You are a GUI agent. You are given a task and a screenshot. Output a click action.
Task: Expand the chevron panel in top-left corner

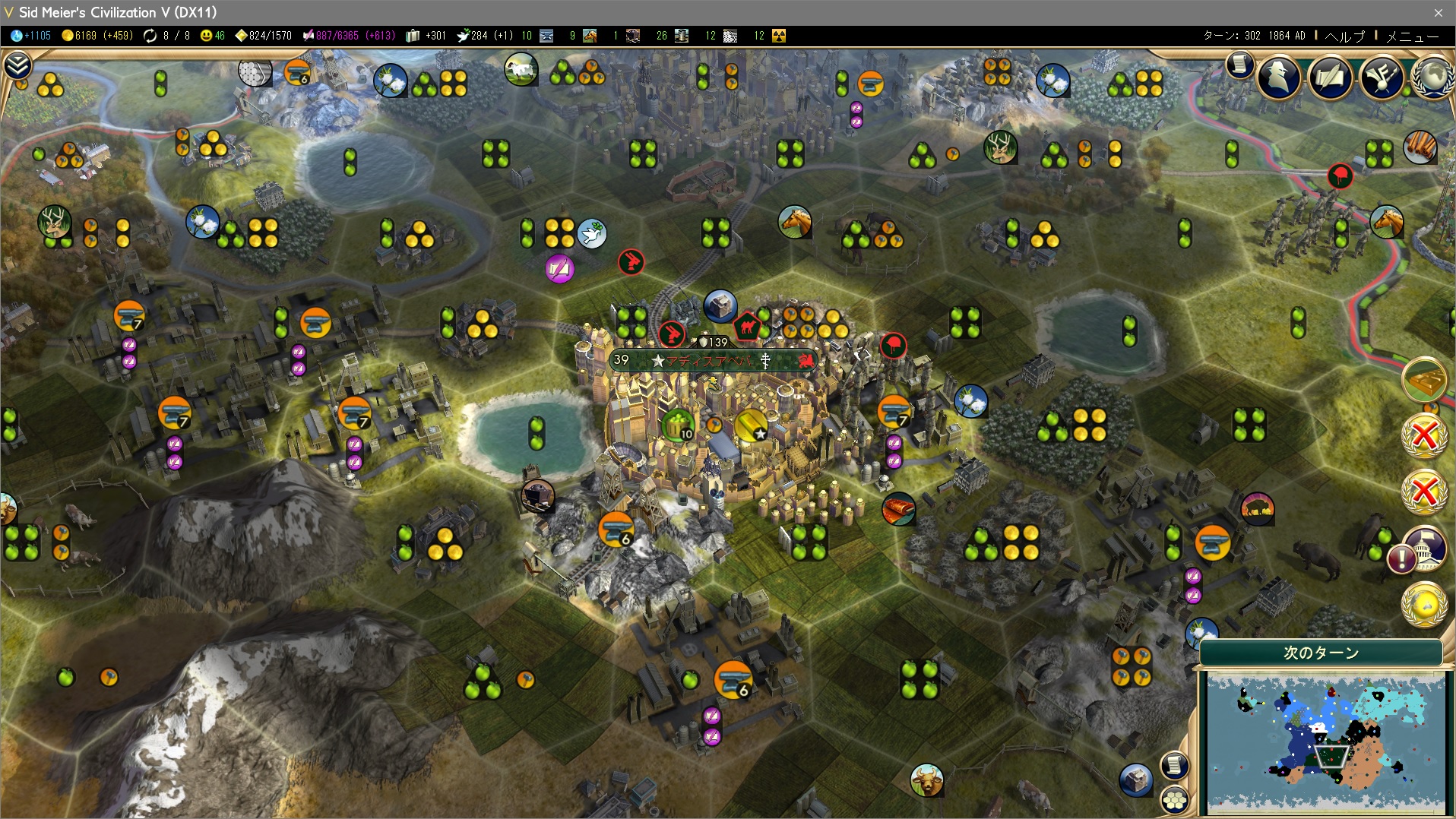17,66
